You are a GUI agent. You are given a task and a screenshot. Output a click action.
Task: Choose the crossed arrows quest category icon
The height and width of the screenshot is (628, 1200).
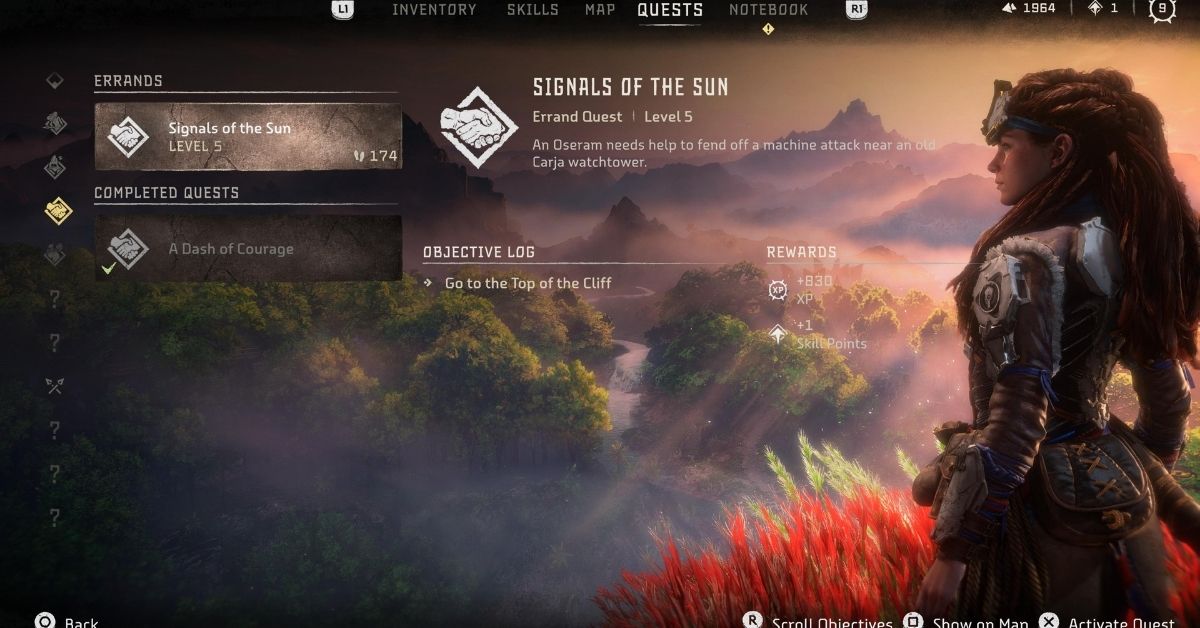[x=55, y=385]
